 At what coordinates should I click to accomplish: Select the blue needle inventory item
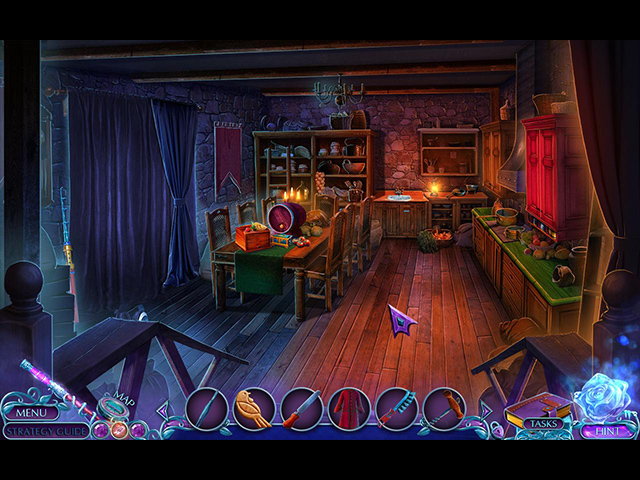pyautogui.click(x=206, y=409)
